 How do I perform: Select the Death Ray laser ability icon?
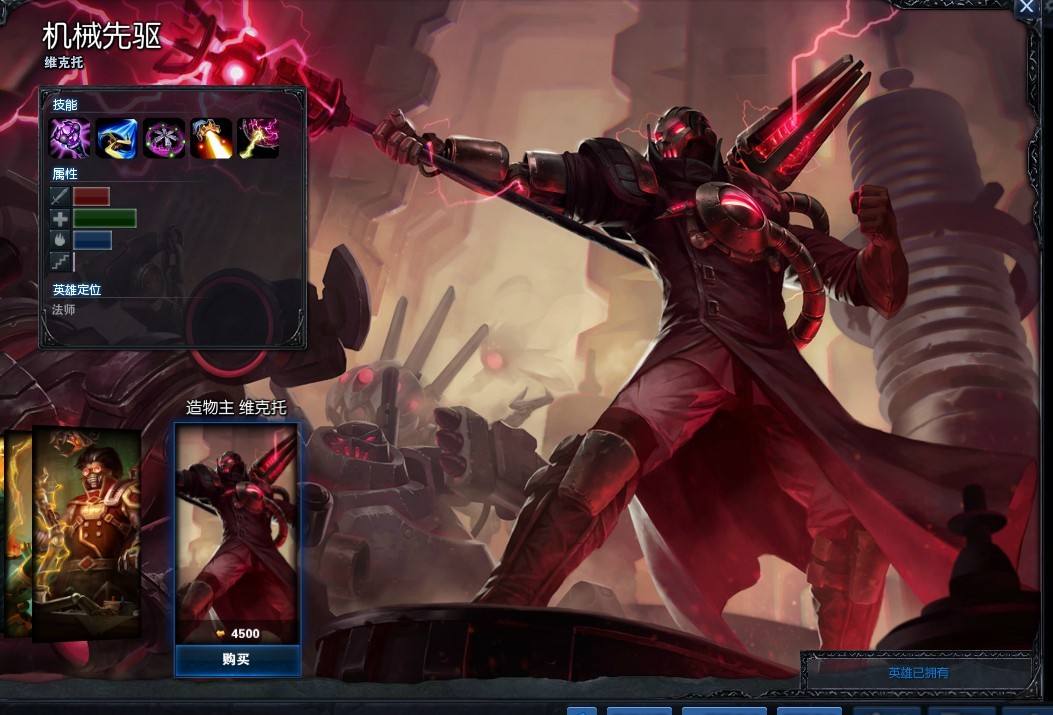coord(211,138)
